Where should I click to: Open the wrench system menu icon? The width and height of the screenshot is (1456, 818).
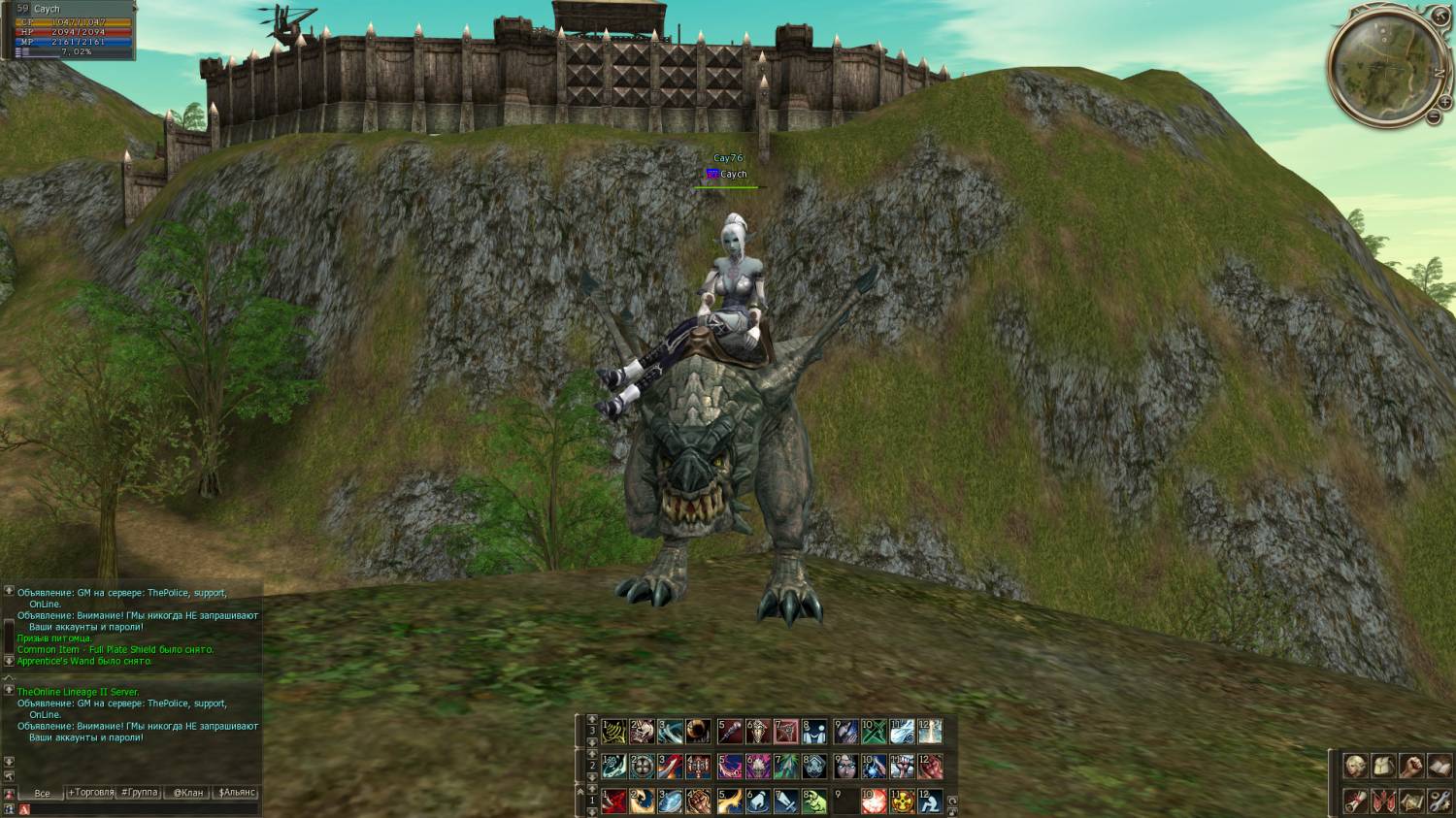point(1439,801)
